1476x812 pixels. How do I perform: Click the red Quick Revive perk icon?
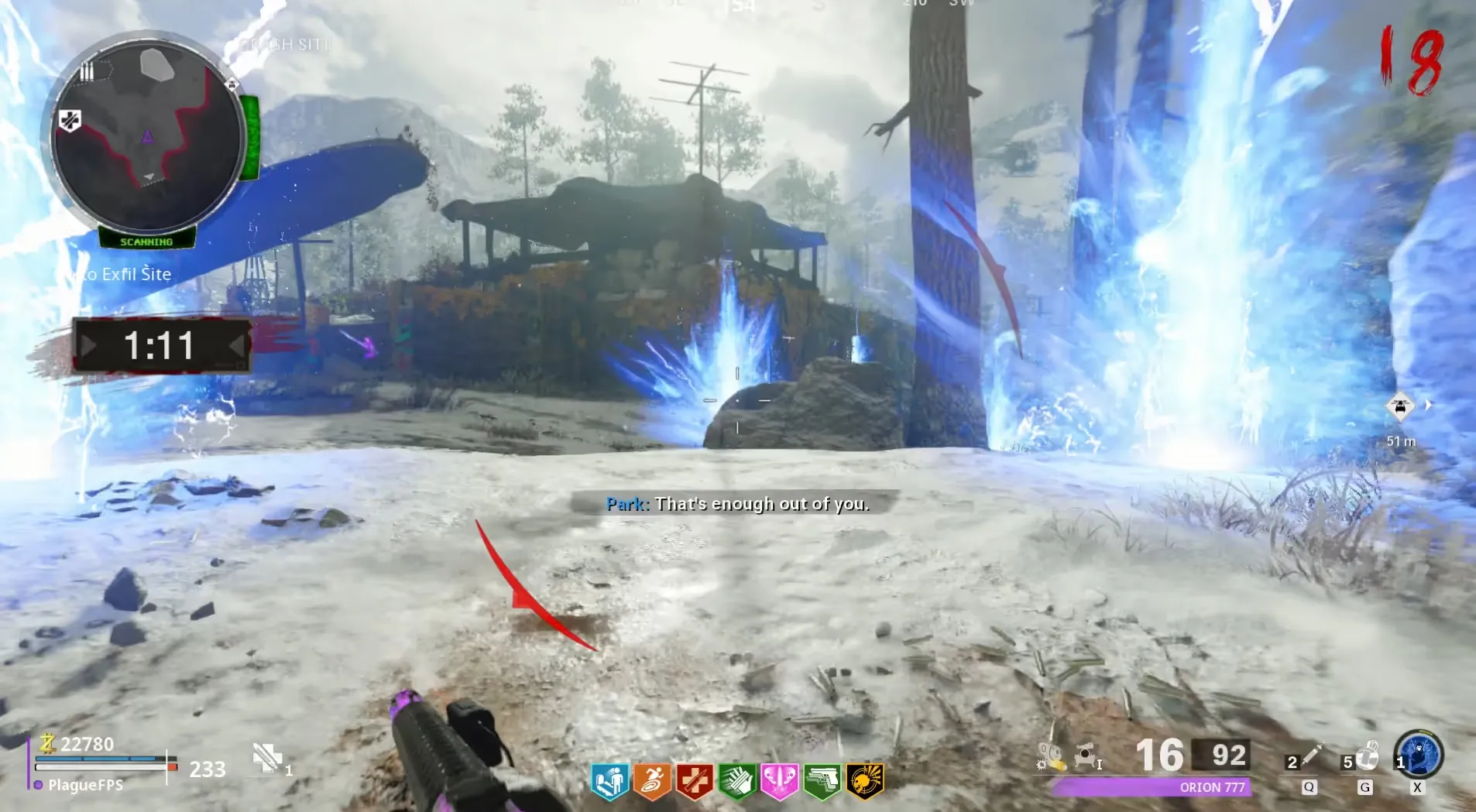click(x=694, y=780)
